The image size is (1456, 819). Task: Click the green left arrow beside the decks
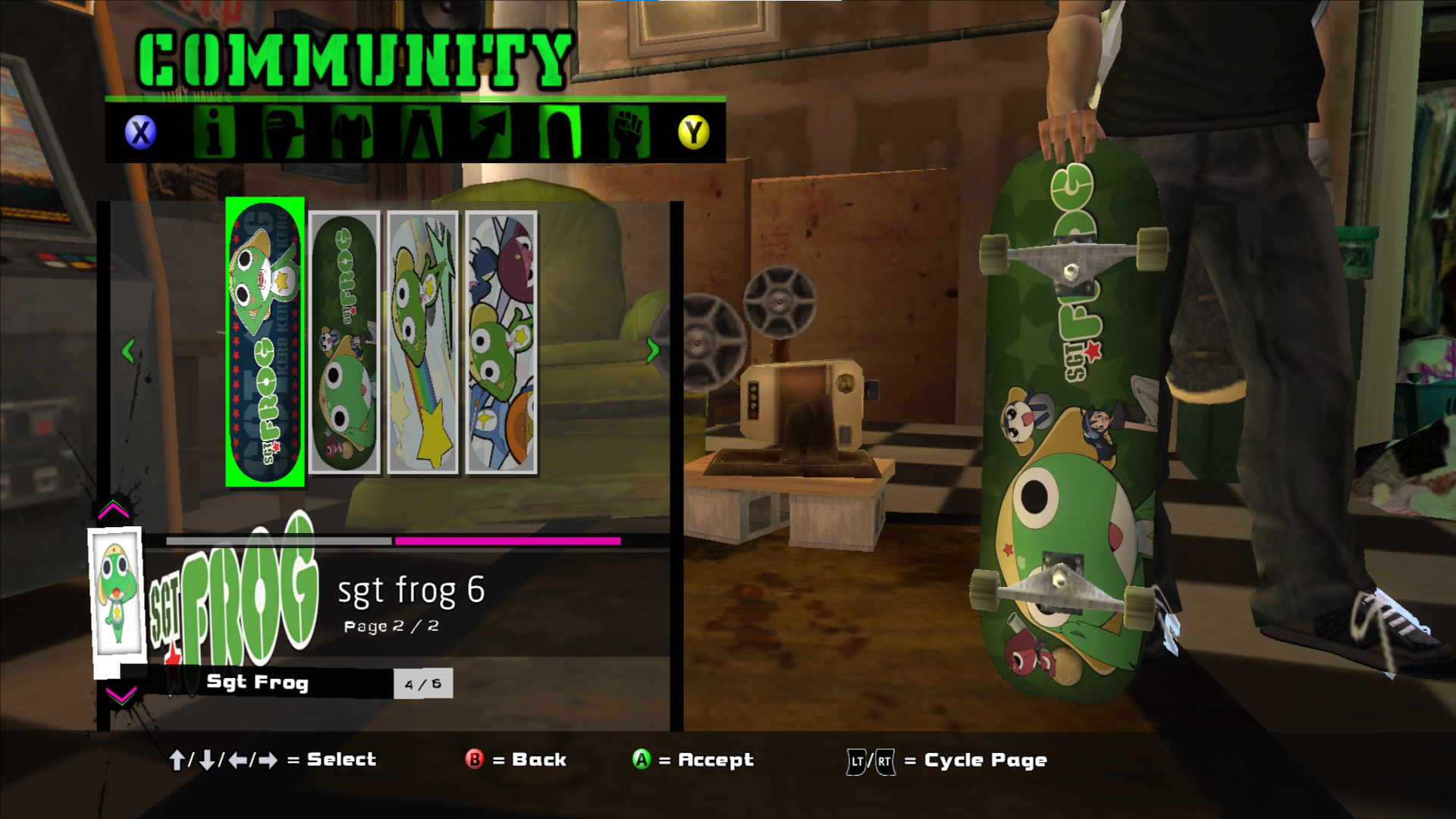click(x=128, y=350)
